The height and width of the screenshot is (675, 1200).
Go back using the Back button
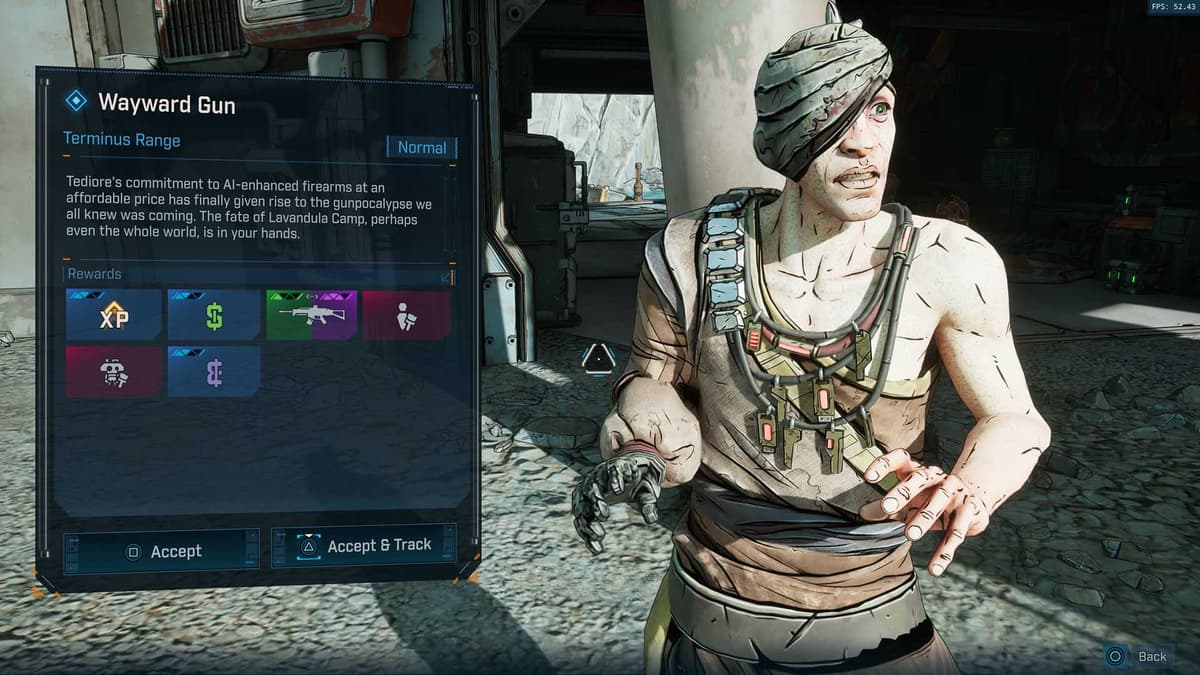point(1138,656)
